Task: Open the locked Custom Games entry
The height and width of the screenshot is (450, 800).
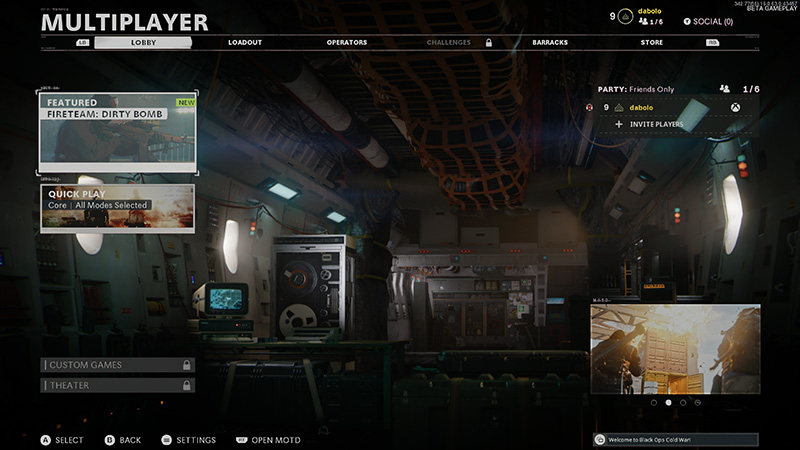Action: [x=118, y=365]
